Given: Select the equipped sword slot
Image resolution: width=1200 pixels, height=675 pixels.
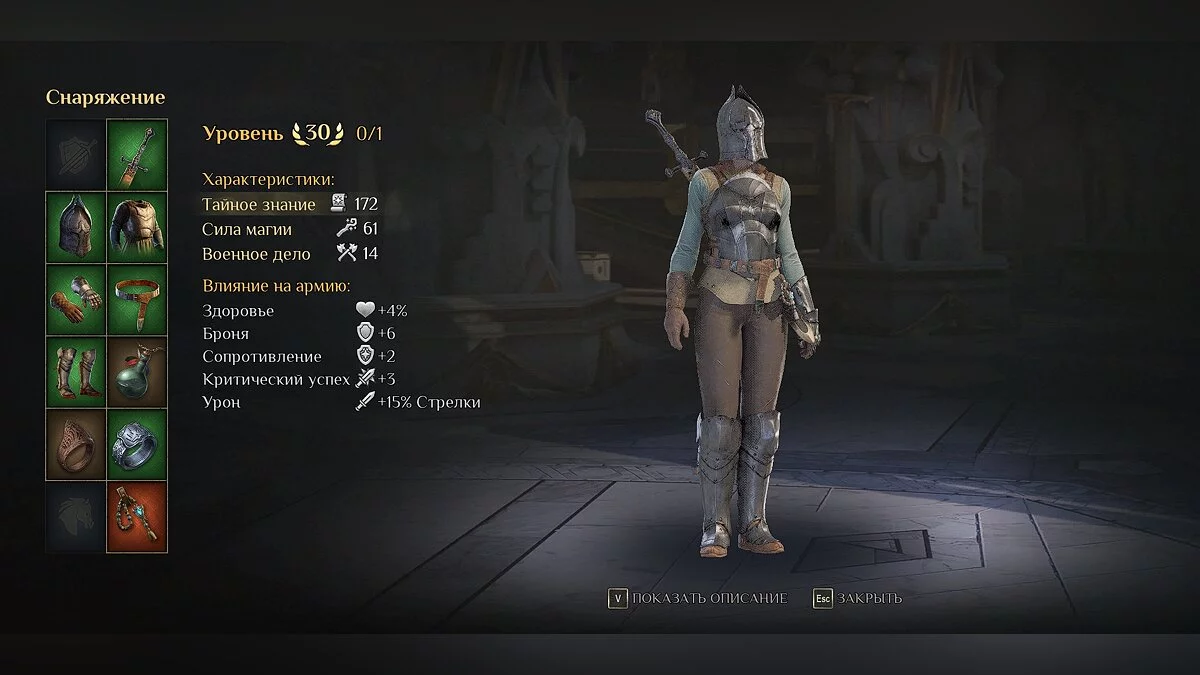Looking at the screenshot, I should click(137, 154).
